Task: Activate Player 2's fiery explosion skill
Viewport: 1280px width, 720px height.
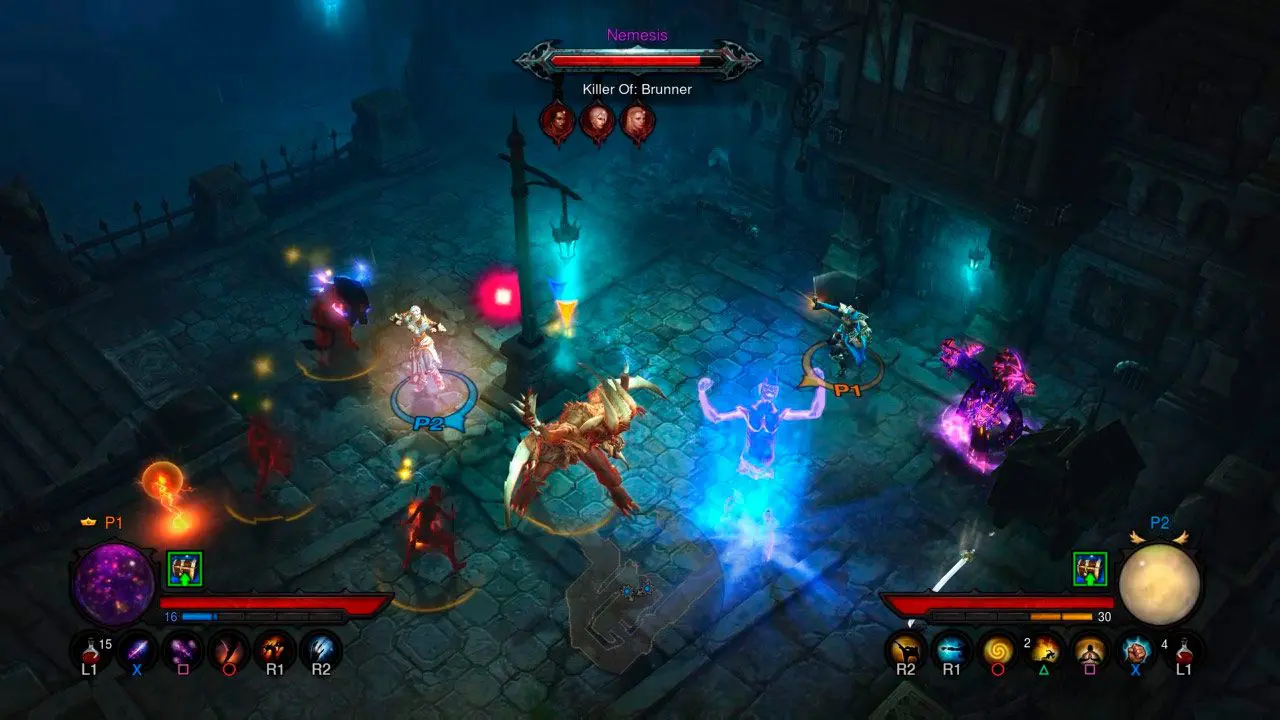Action: click(x=1044, y=650)
